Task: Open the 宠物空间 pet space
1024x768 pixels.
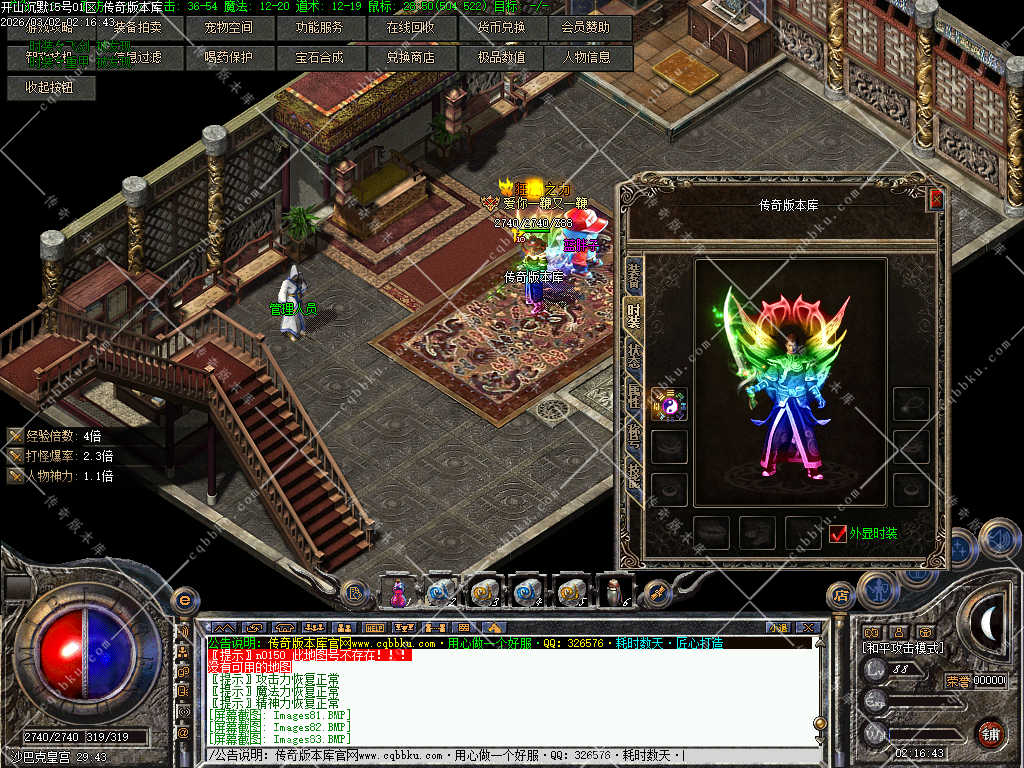Action: pos(228,28)
